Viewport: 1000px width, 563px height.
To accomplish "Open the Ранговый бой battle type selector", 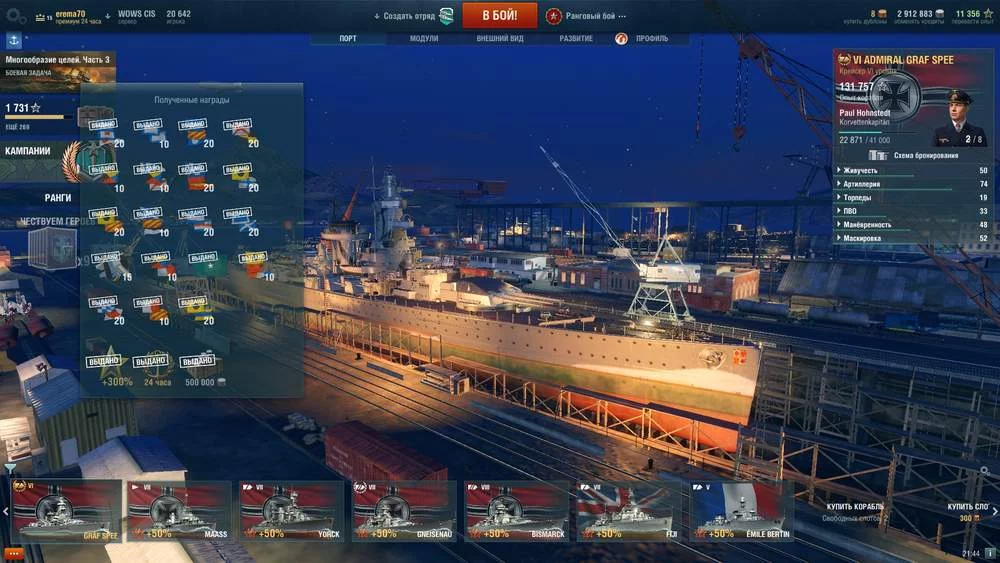I will (x=585, y=16).
